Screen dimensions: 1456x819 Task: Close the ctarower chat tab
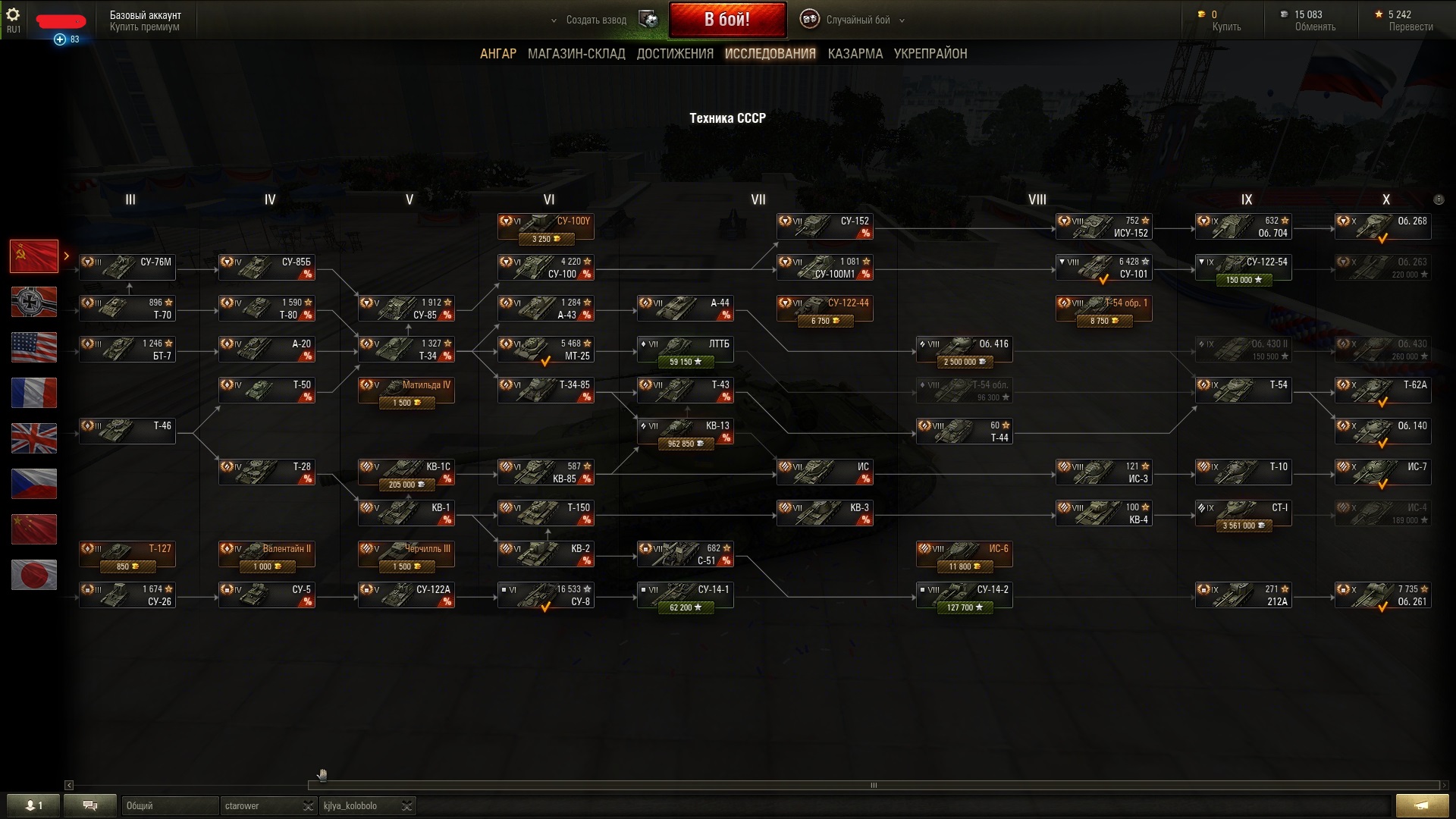pos(308,805)
